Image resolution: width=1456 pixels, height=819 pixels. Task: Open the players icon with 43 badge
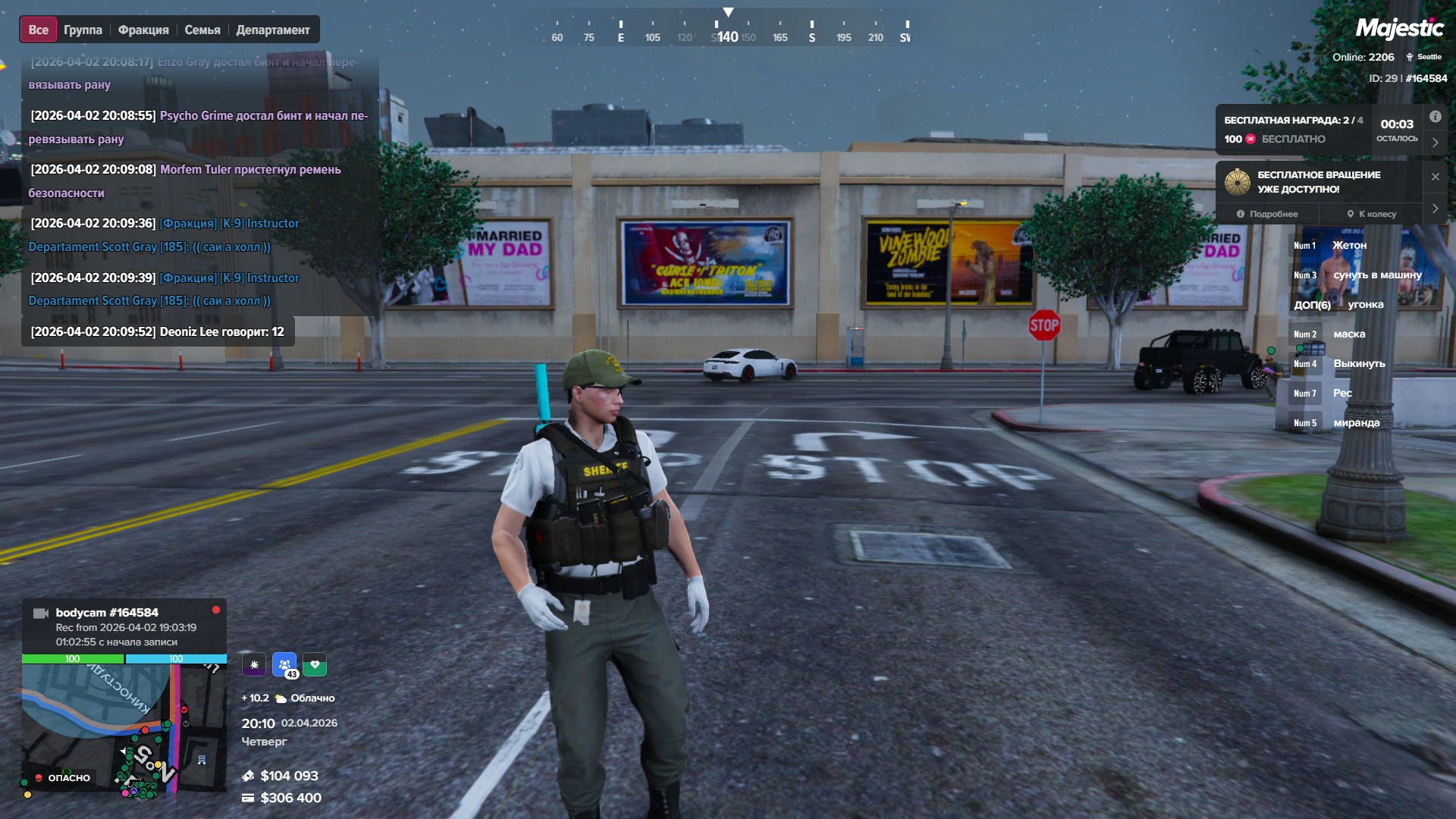(284, 665)
